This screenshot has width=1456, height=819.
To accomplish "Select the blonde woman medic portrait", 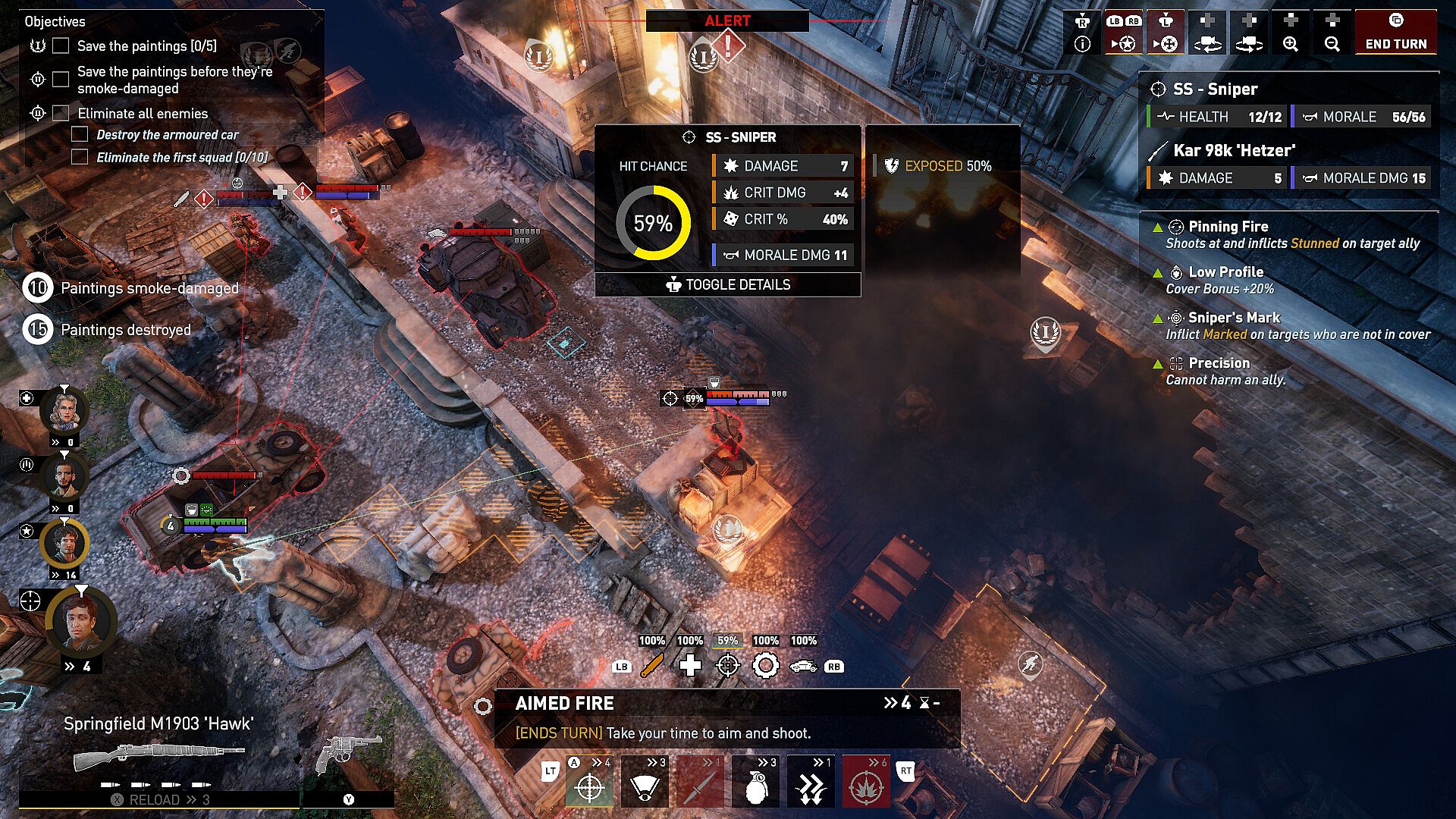I will 64,411.
